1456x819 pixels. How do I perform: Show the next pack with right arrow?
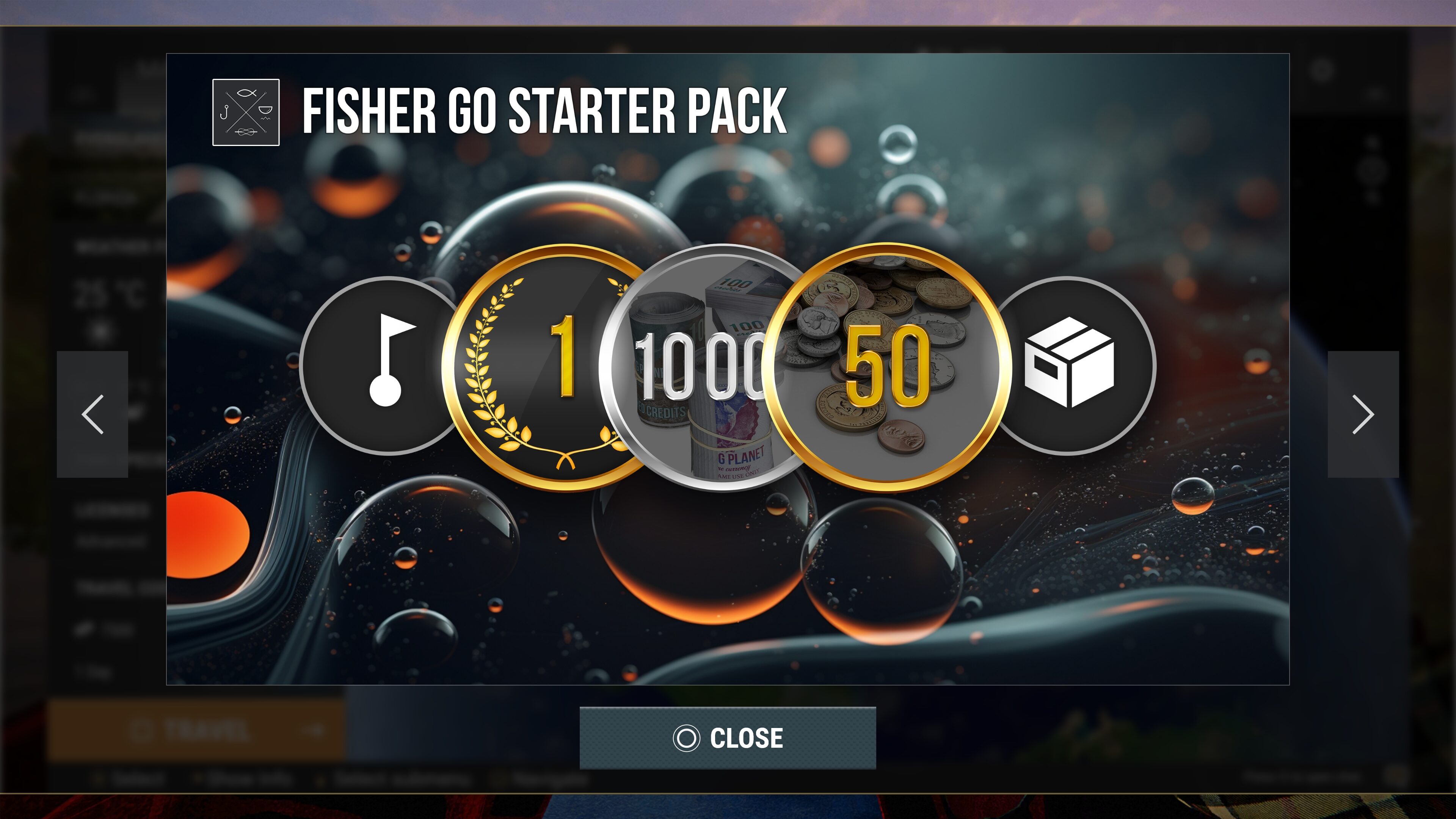(x=1363, y=414)
